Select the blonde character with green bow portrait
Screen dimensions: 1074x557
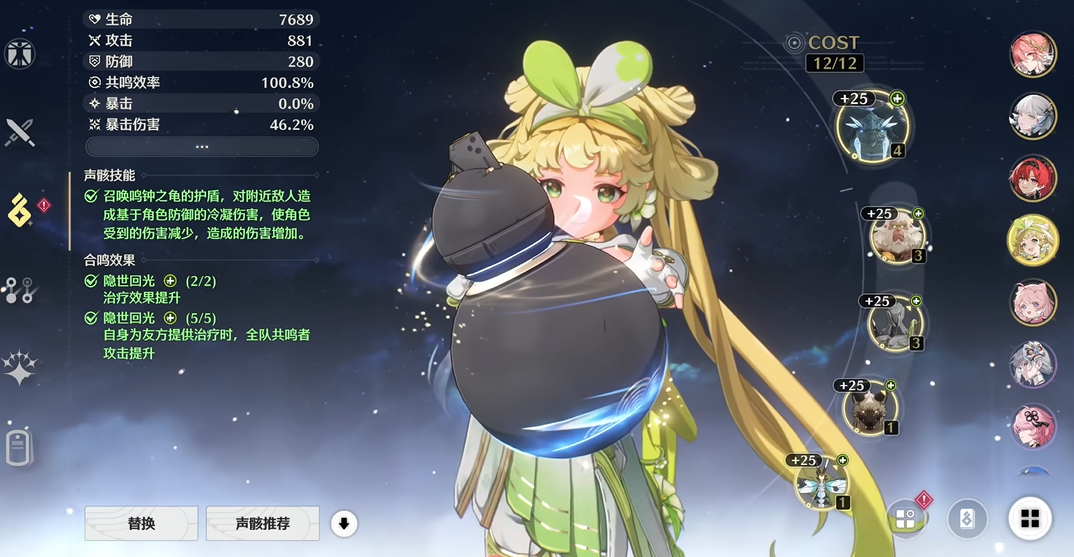[1032, 240]
